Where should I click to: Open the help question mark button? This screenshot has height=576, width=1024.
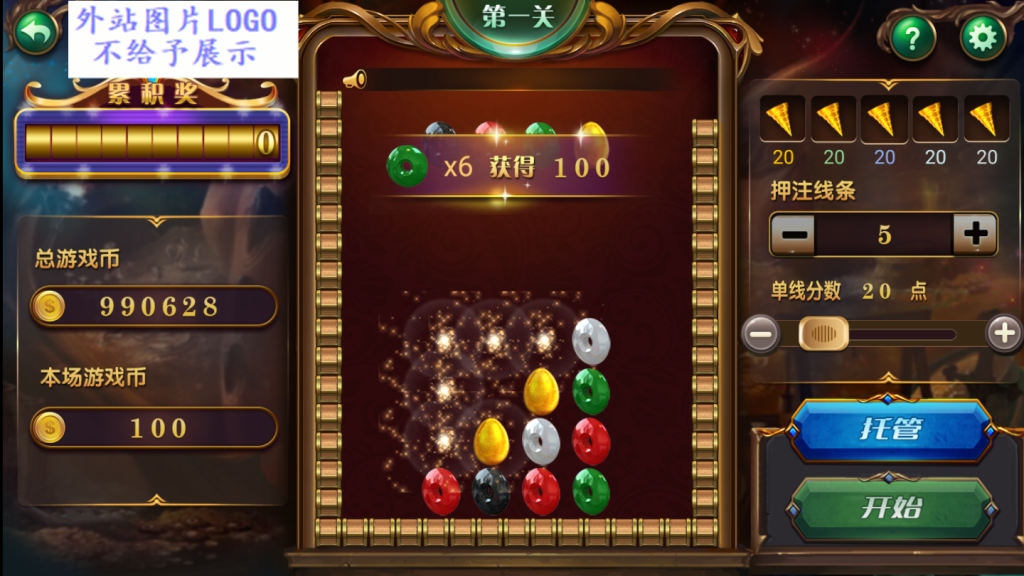click(x=912, y=38)
